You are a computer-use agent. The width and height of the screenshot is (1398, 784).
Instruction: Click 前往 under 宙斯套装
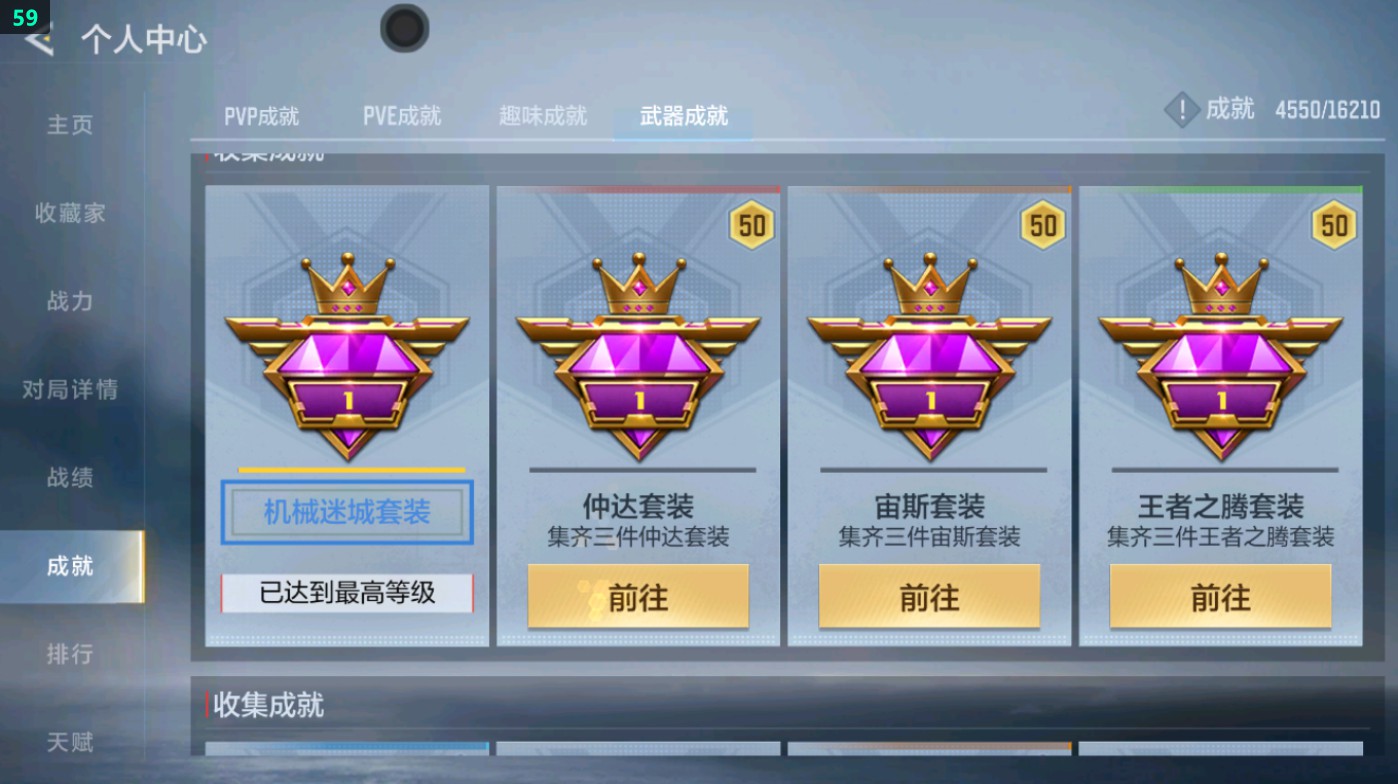pos(928,596)
